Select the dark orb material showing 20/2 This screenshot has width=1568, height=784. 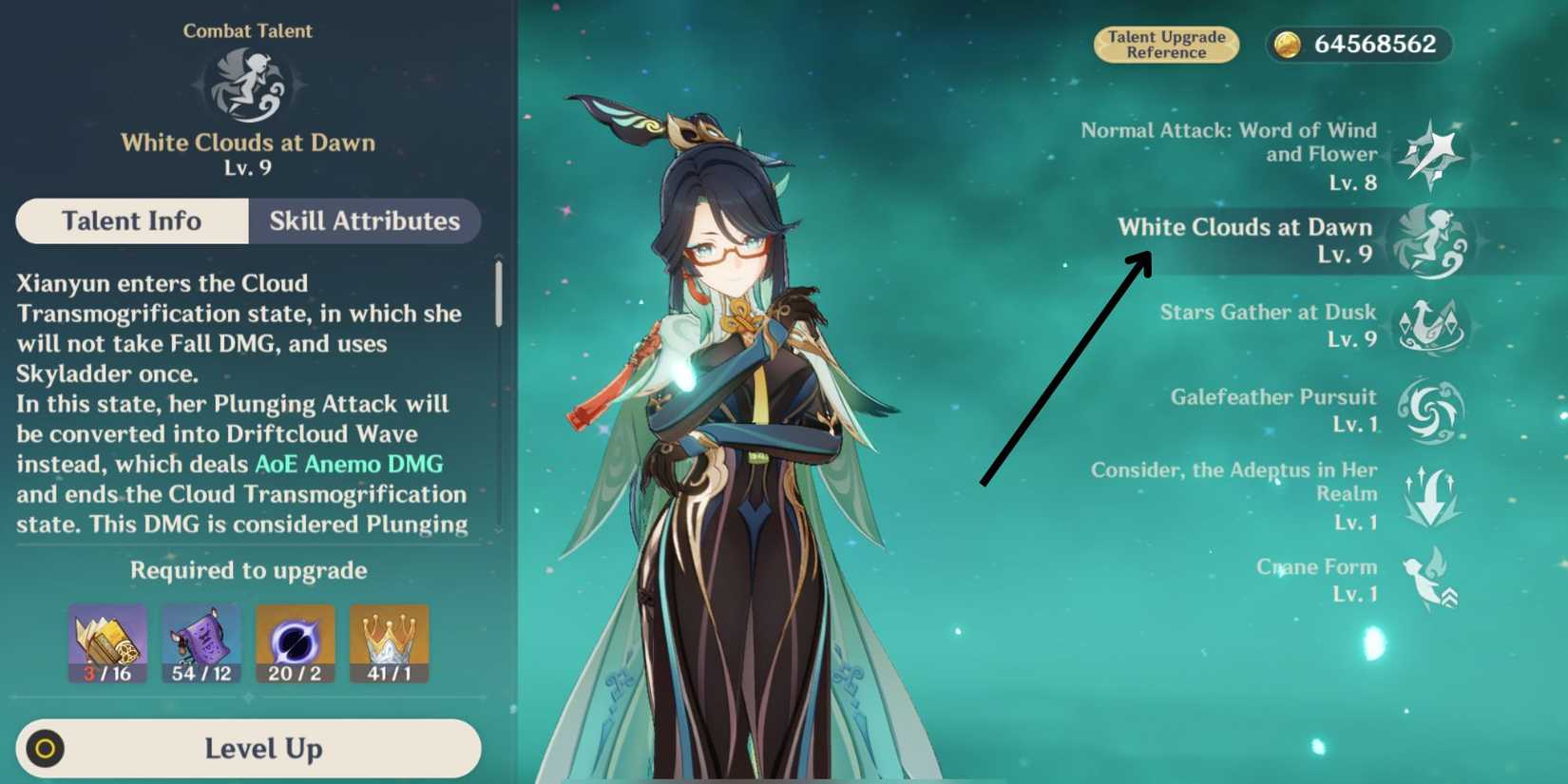coord(295,641)
